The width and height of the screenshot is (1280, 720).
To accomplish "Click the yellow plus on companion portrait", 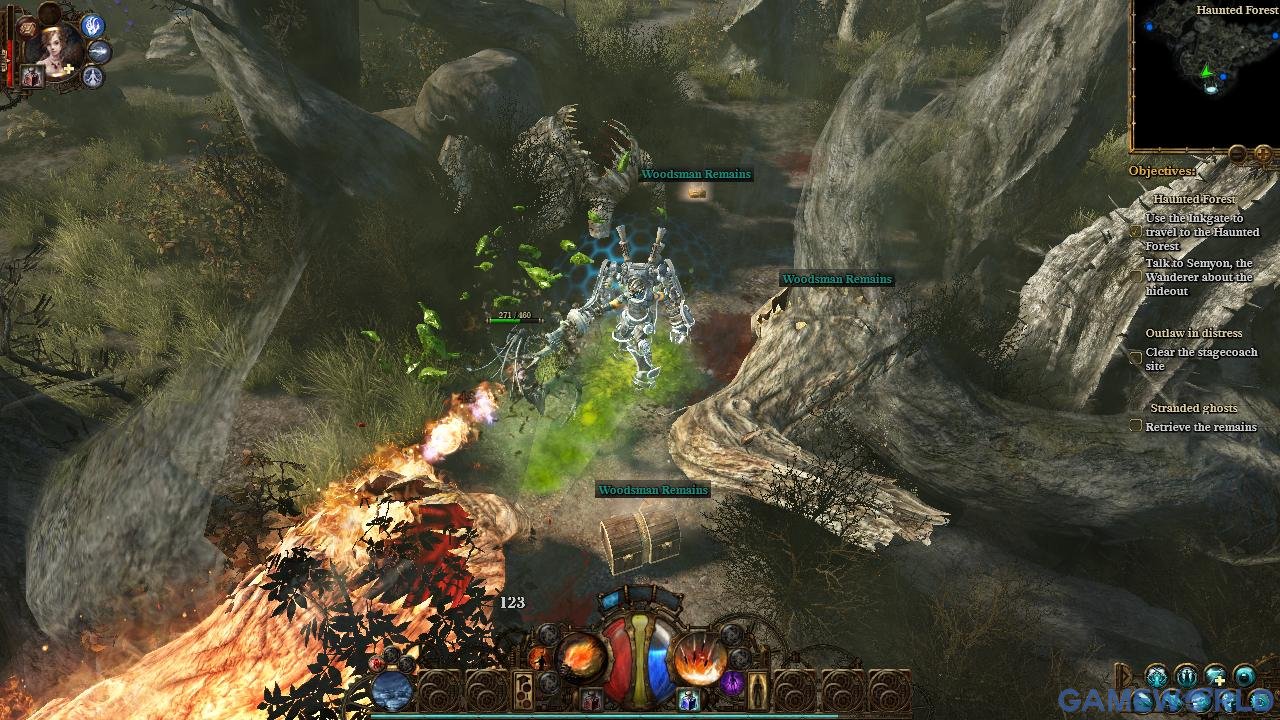I will pyautogui.click(x=67, y=70).
